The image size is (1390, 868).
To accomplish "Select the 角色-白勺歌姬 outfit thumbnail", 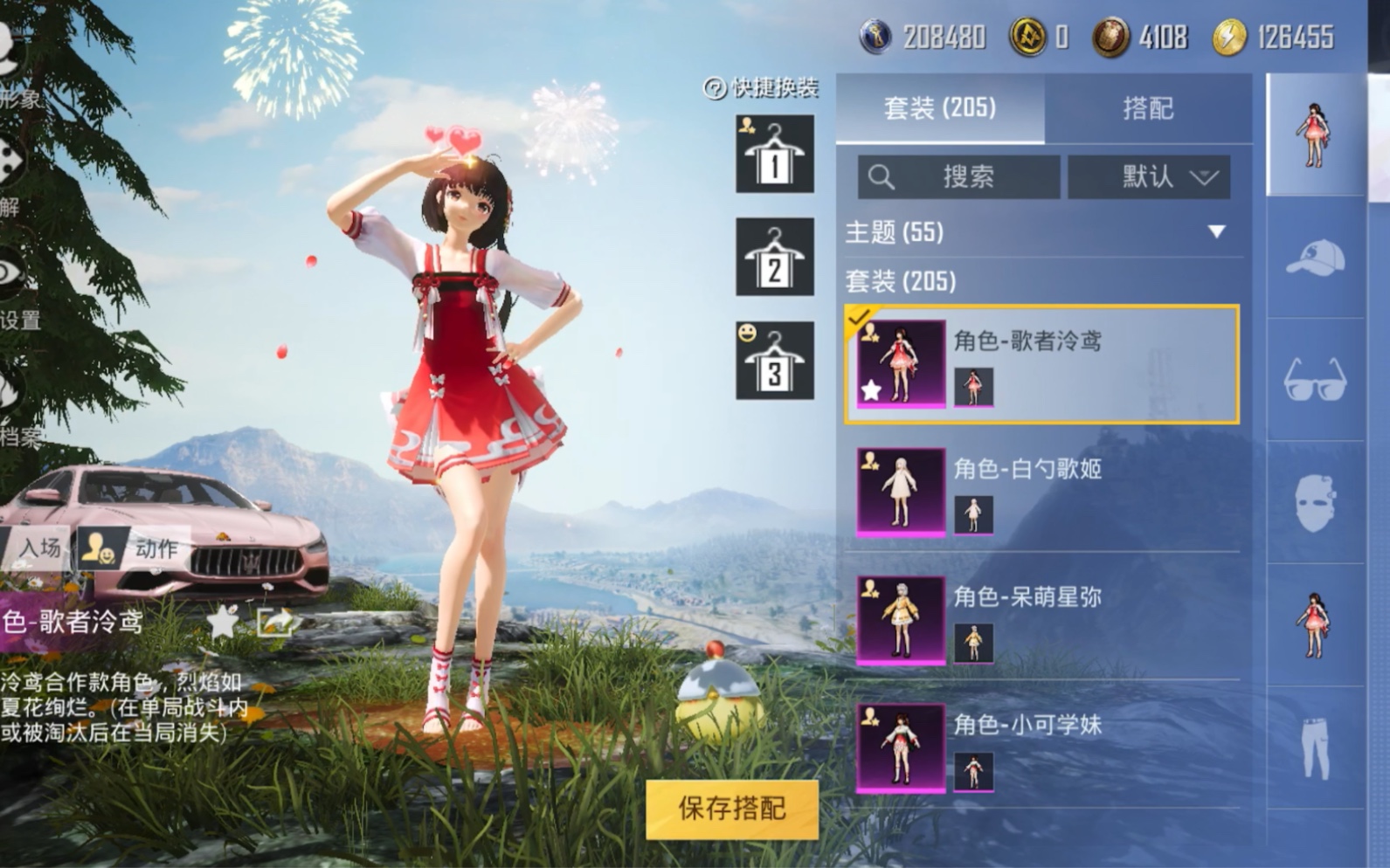I will 900,493.
